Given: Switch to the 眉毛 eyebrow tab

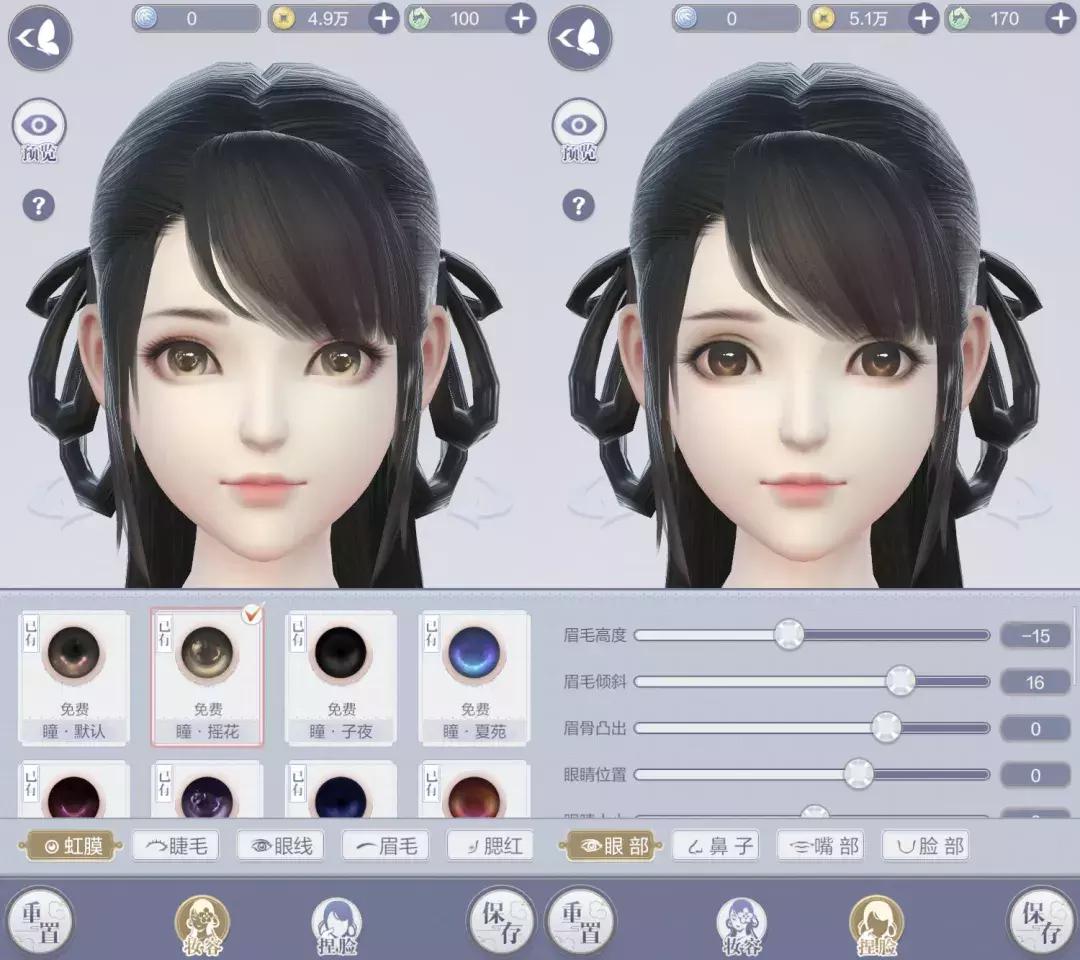Looking at the screenshot, I should 386,846.
